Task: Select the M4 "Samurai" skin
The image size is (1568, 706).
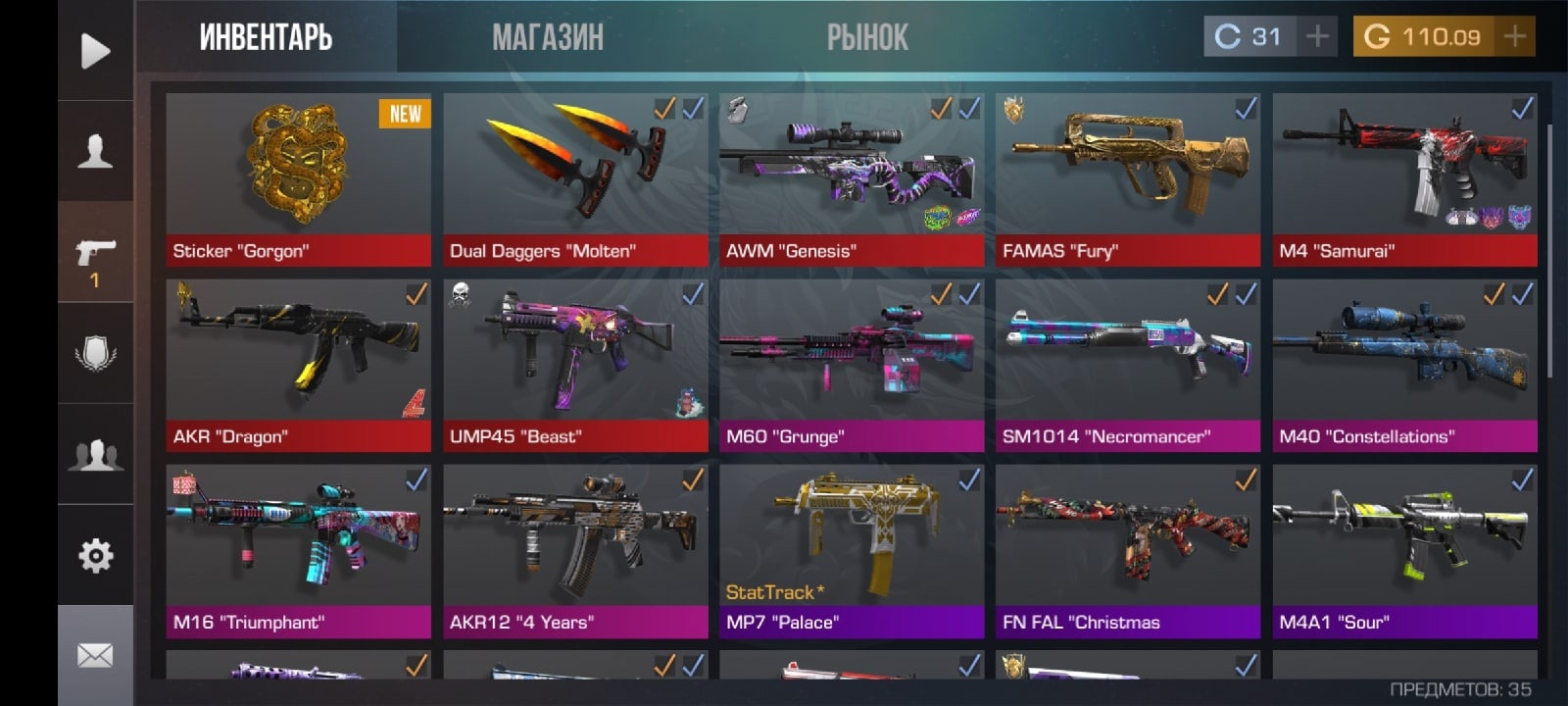Action: pyautogui.click(x=1404, y=179)
